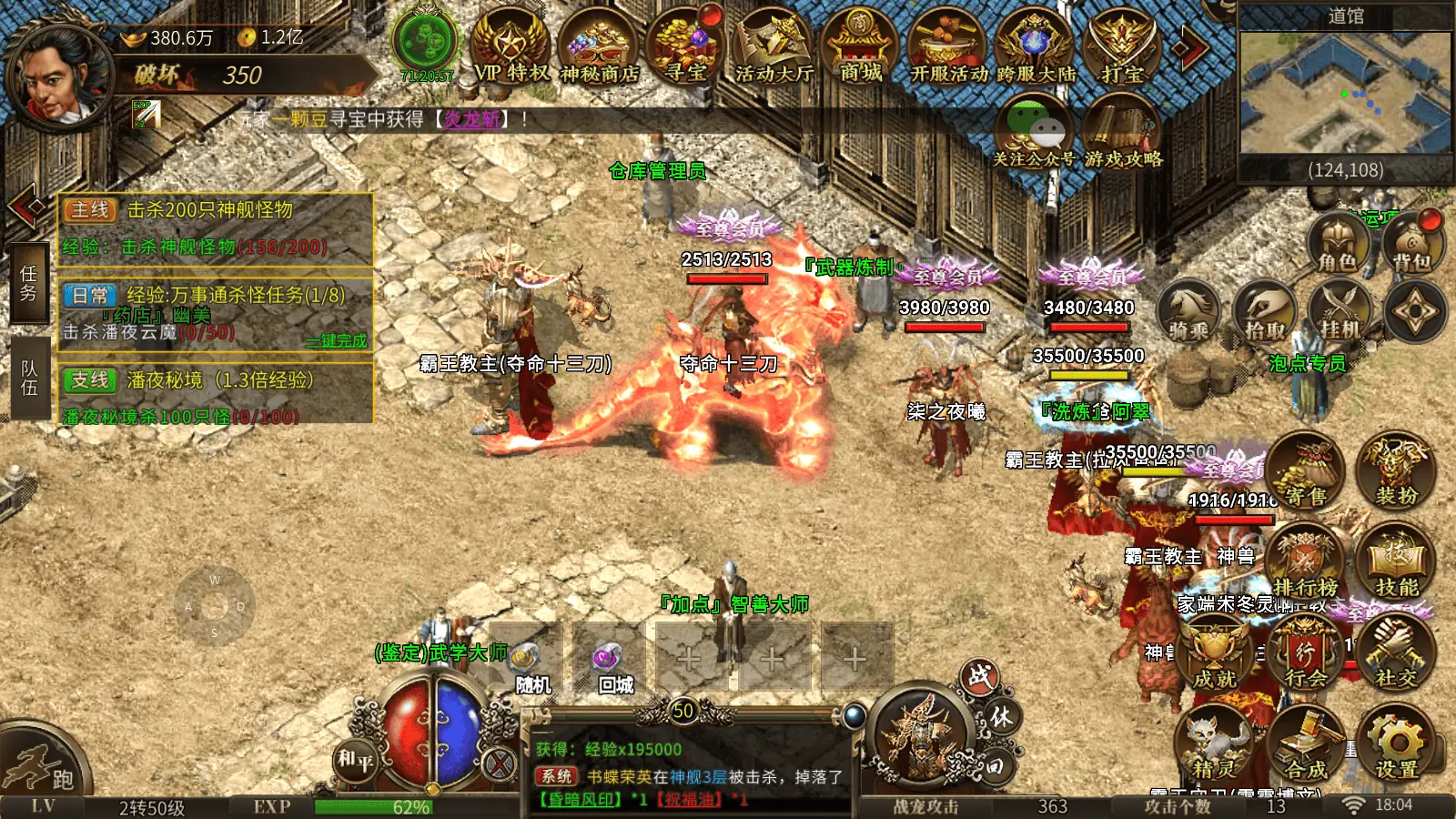Activate 挂机 auto-battle mode
1456x819 pixels.
coord(1340,312)
